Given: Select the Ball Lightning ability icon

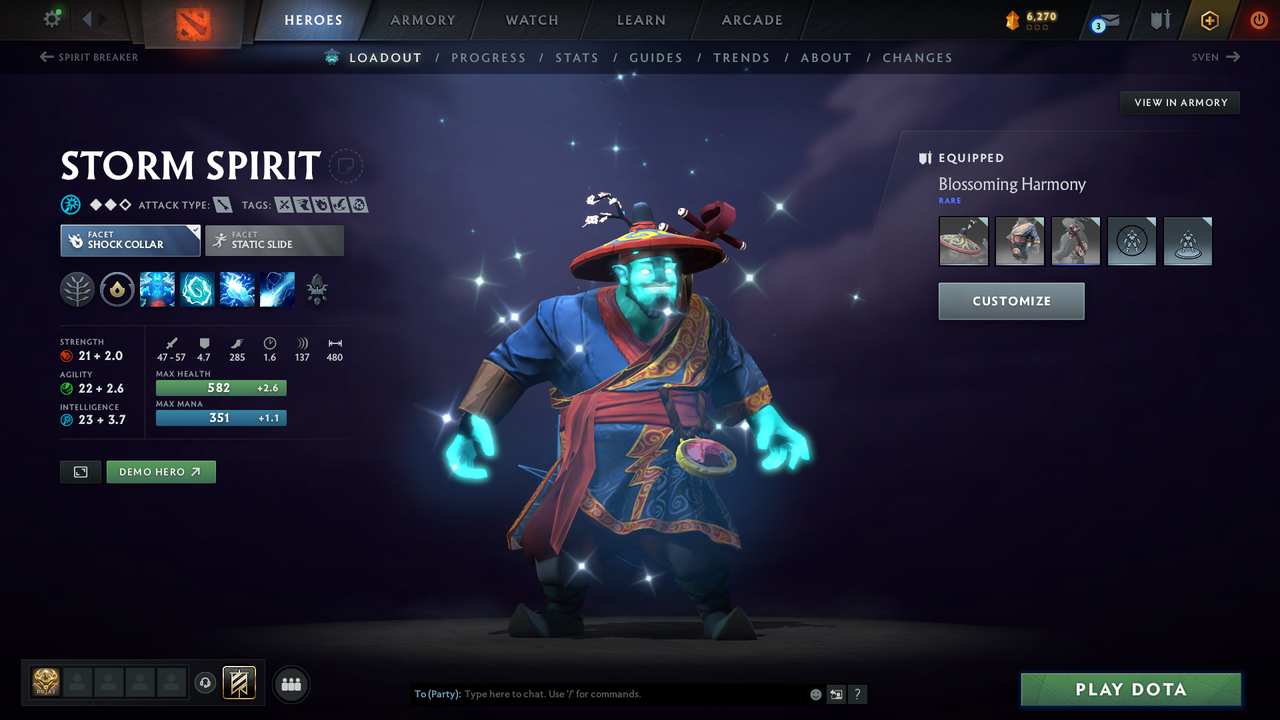Looking at the screenshot, I should 277,290.
